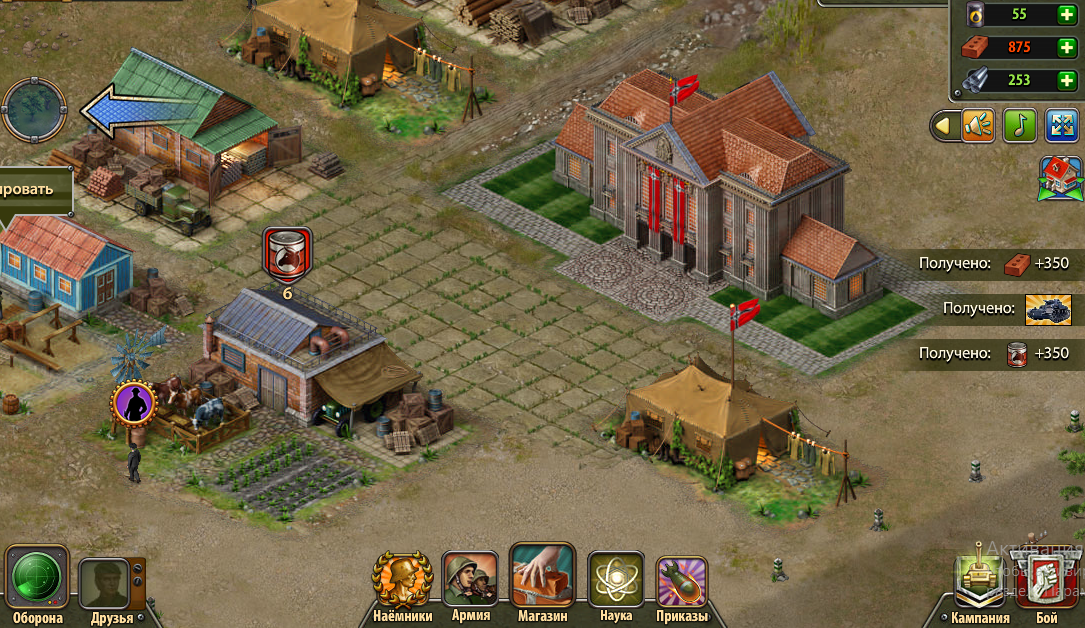Toggle music with the note icon
The image size is (1085, 628).
[x=1020, y=126]
